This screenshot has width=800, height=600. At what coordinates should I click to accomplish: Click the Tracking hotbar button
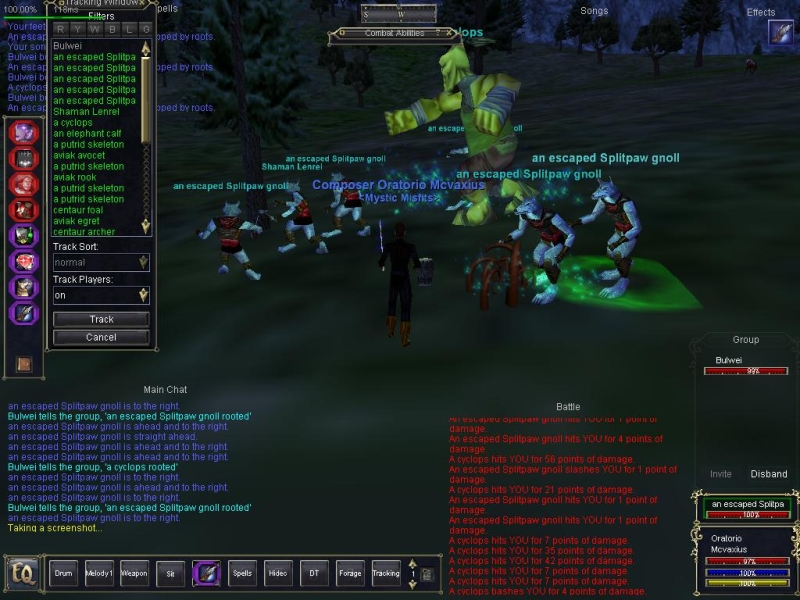click(386, 574)
